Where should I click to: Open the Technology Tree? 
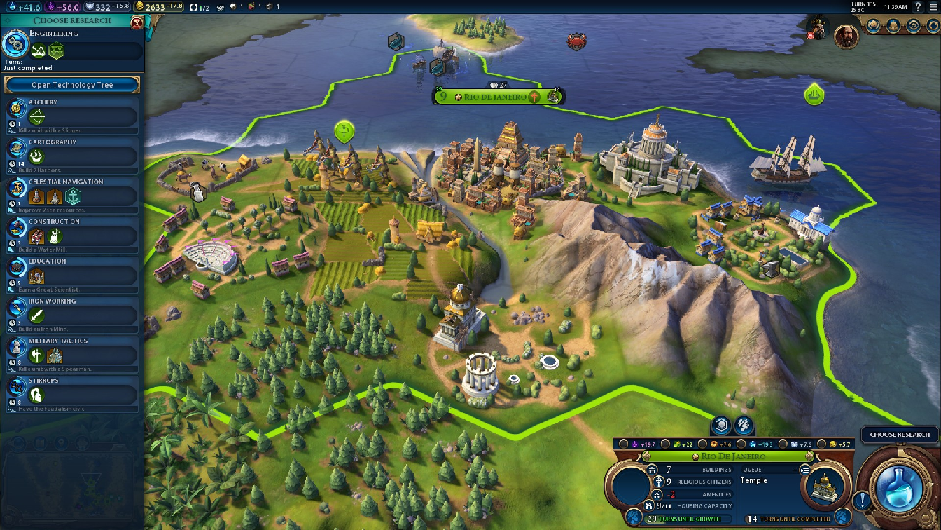pos(72,85)
